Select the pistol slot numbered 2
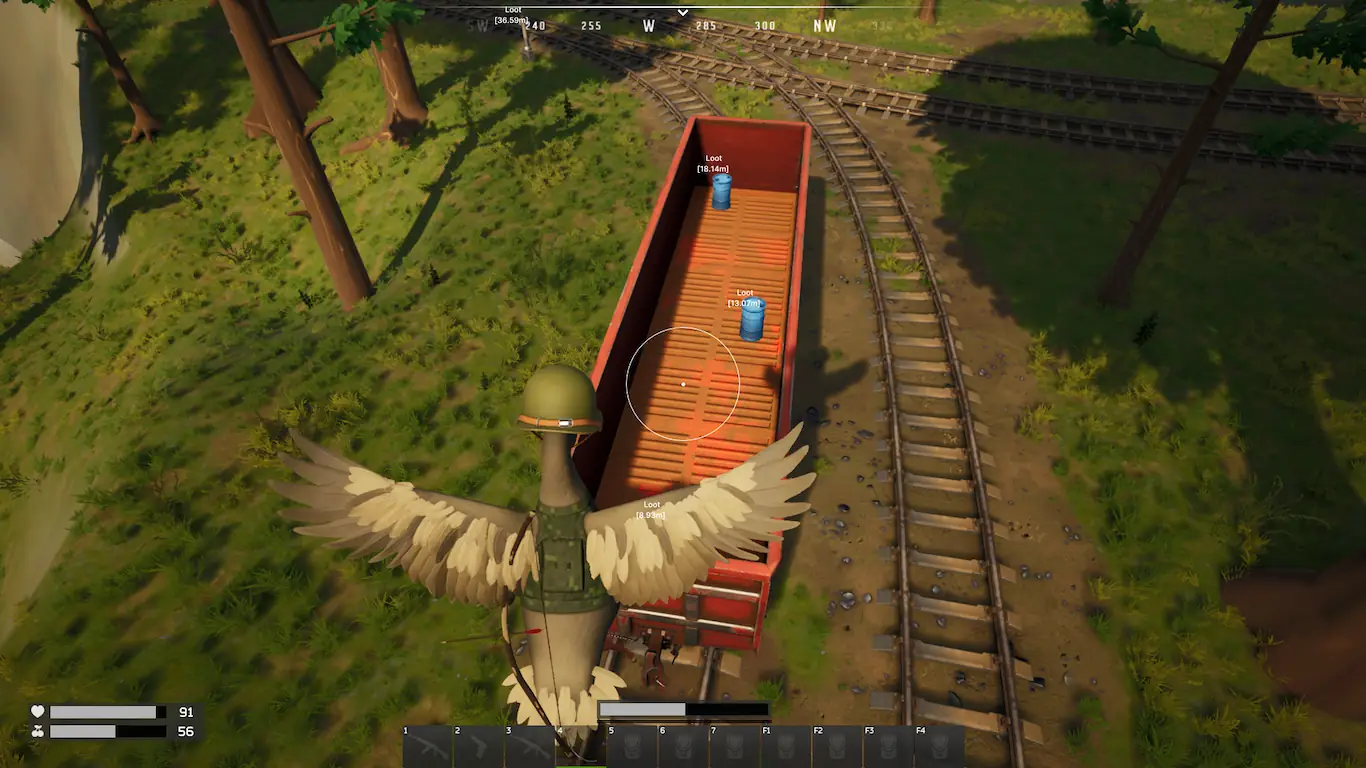Viewport: 1366px width, 768px height. 479,747
